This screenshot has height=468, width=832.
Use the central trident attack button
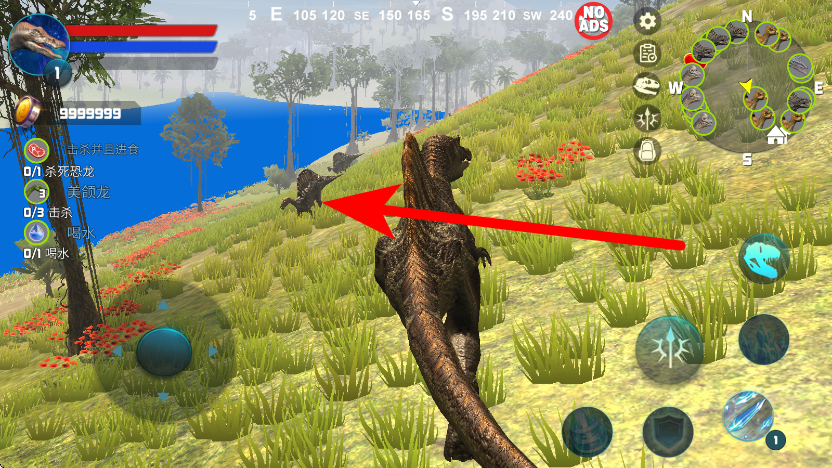pyautogui.click(x=669, y=350)
